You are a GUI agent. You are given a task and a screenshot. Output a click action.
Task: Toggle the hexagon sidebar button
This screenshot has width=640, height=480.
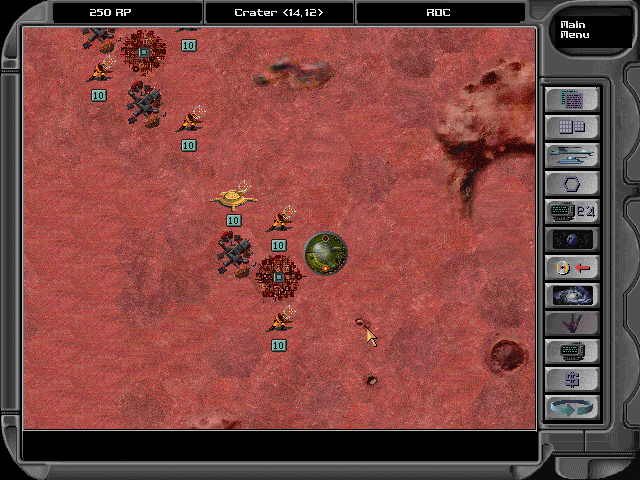[x=572, y=183]
